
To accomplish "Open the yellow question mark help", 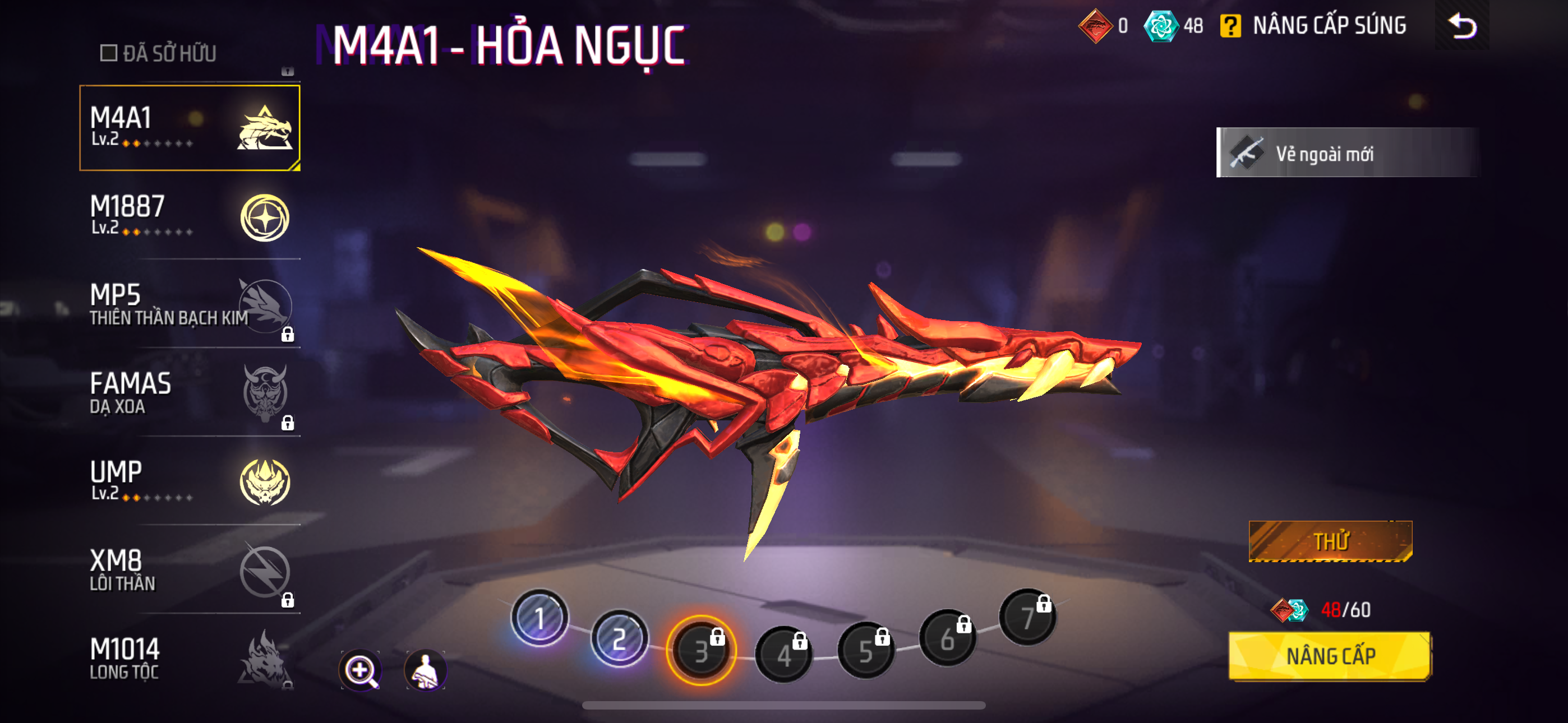I will pos(1230,26).
